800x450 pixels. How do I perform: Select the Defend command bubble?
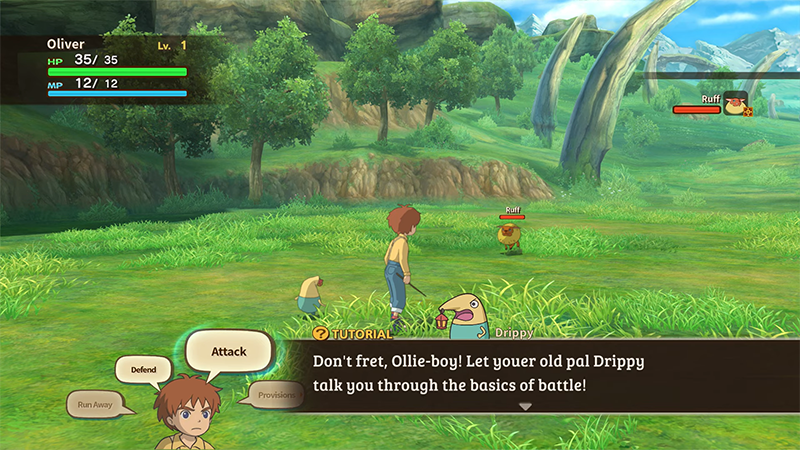pyautogui.click(x=143, y=370)
